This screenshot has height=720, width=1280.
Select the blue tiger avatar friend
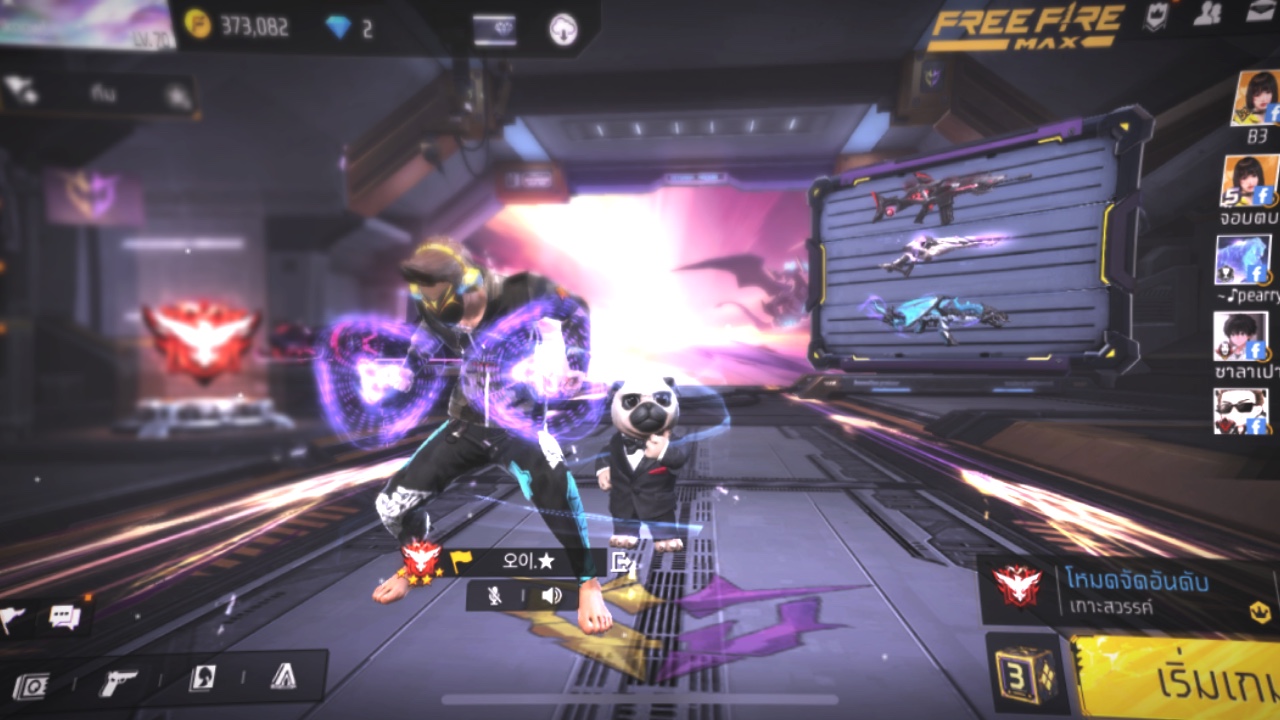tap(1242, 259)
